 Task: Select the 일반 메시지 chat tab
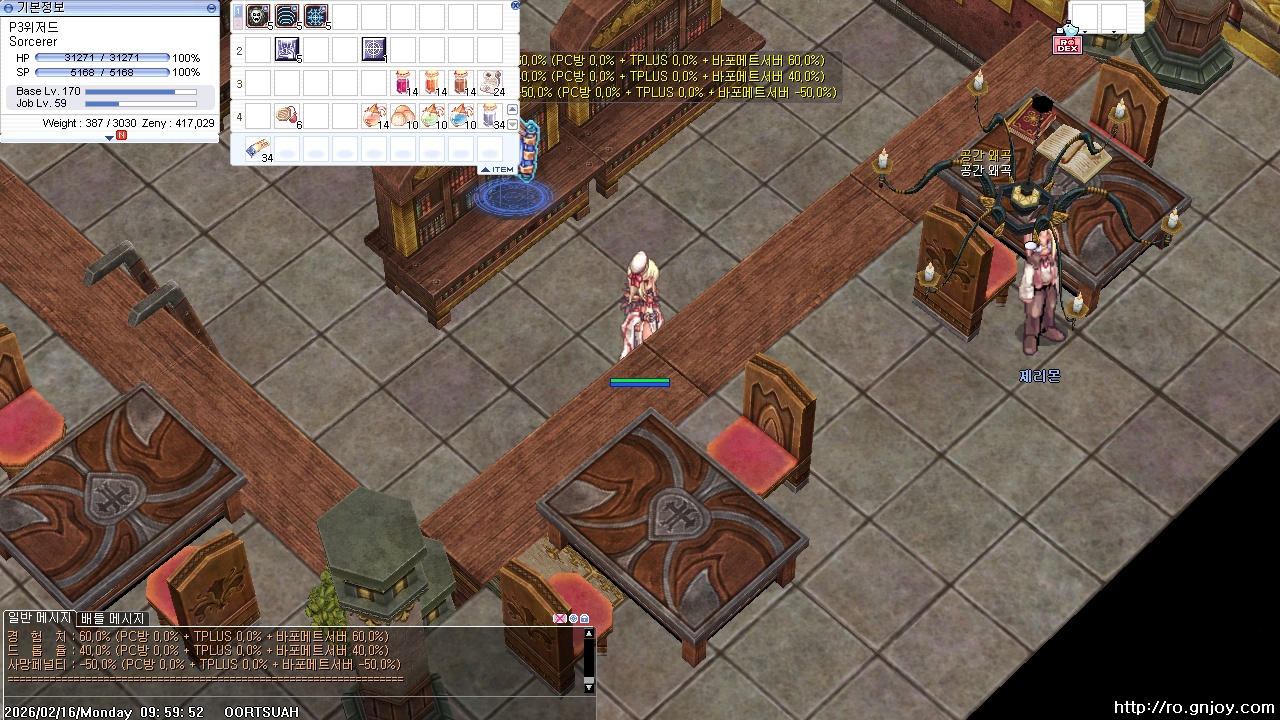point(39,618)
